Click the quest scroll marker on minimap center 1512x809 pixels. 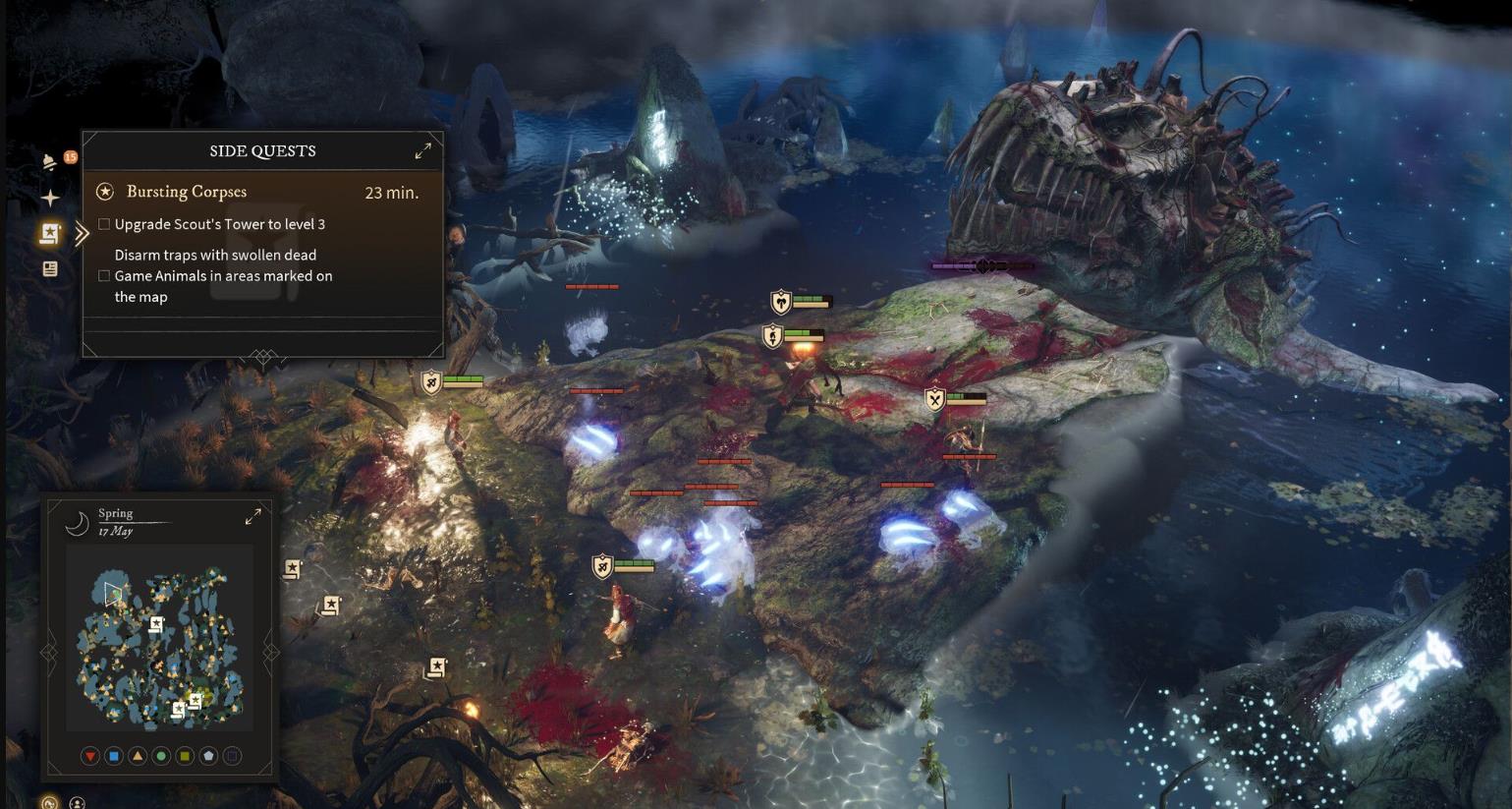(x=156, y=624)
